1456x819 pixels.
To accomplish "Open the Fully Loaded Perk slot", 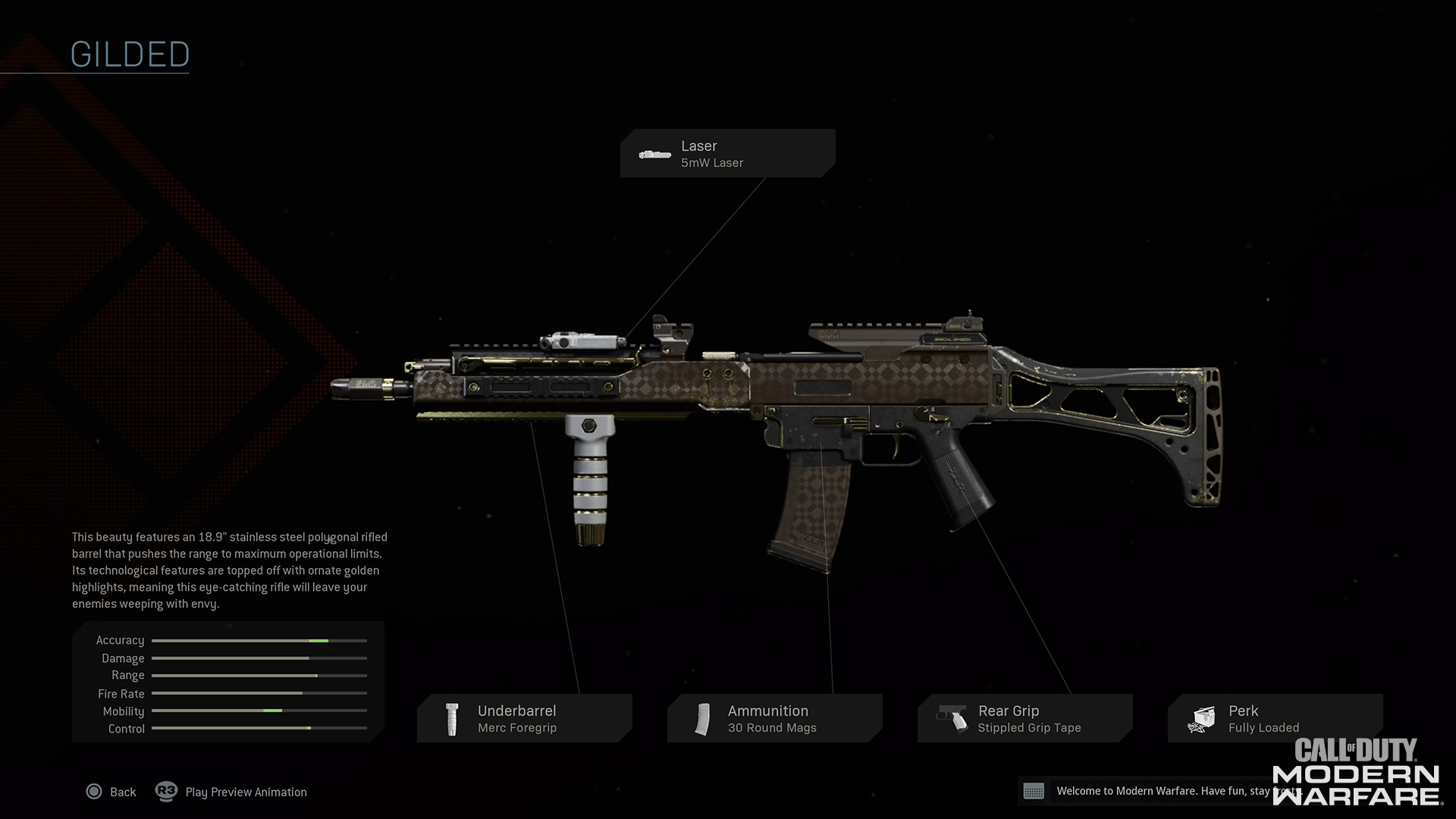I will pyautogui.click(x=1275, y=718).
